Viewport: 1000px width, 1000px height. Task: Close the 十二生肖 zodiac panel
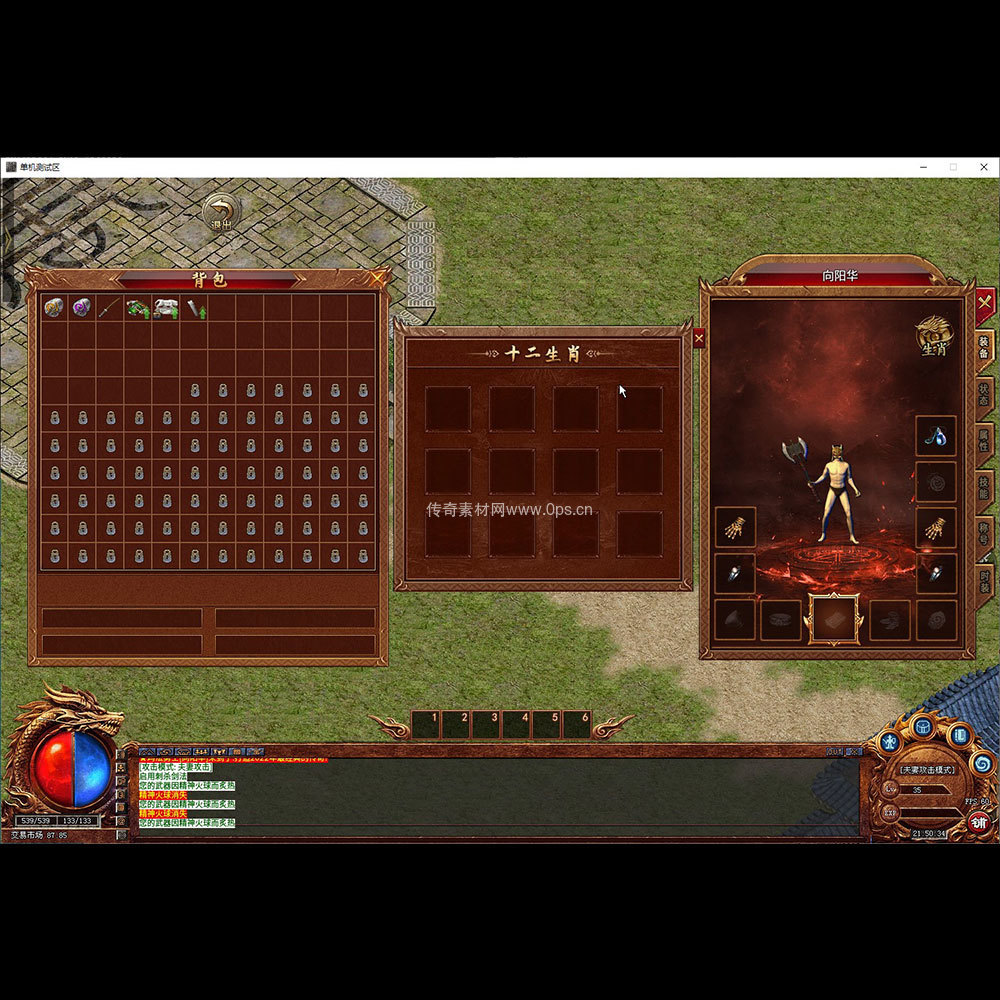click(698, 338)
